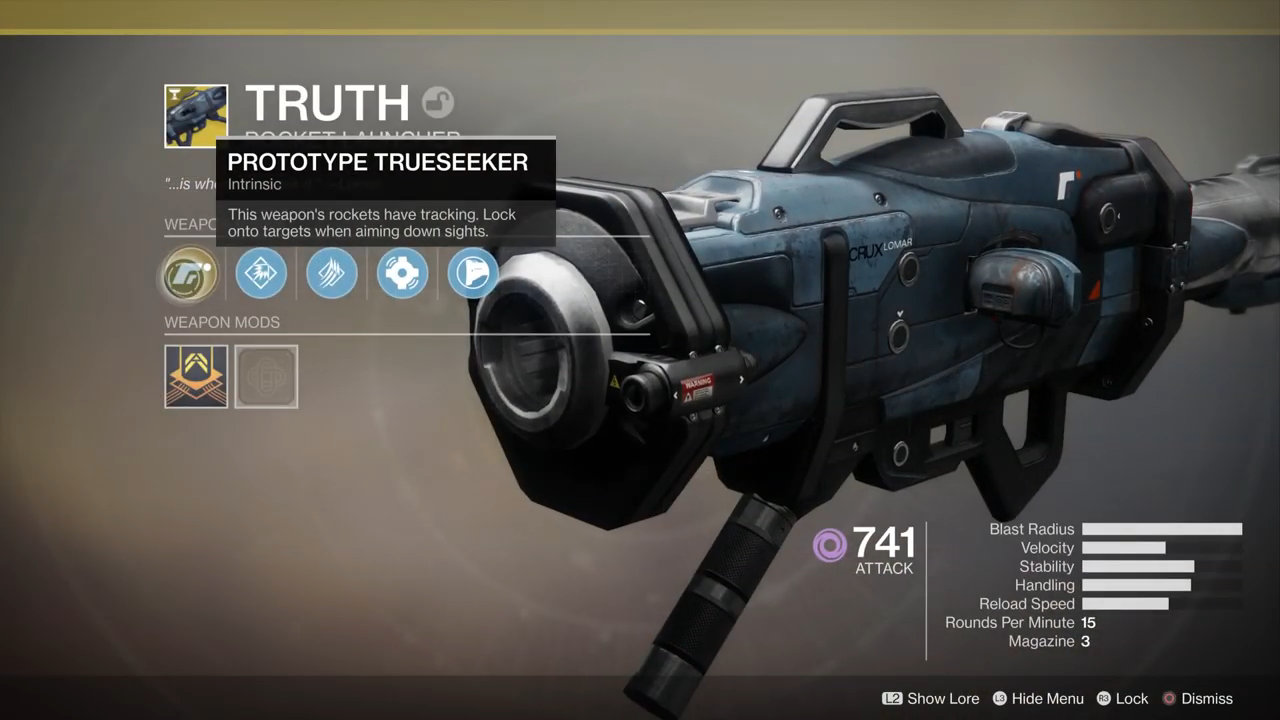
Task: Inspect the proximity detonation crosshair perk
Action: coord(402,273)
